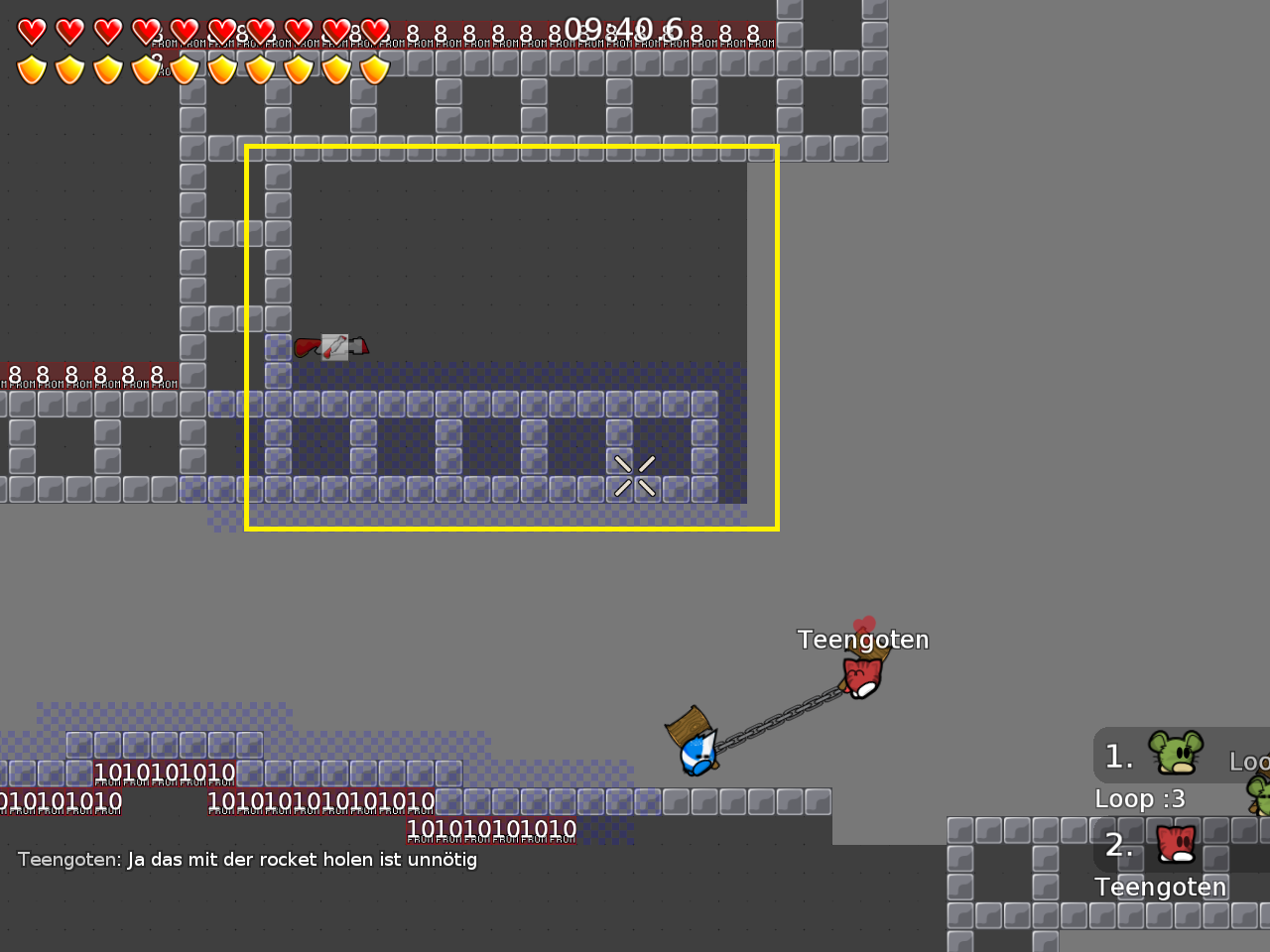Select the Loop :3 scoreboard label

pyautogui.click(x=1140, y=798)
